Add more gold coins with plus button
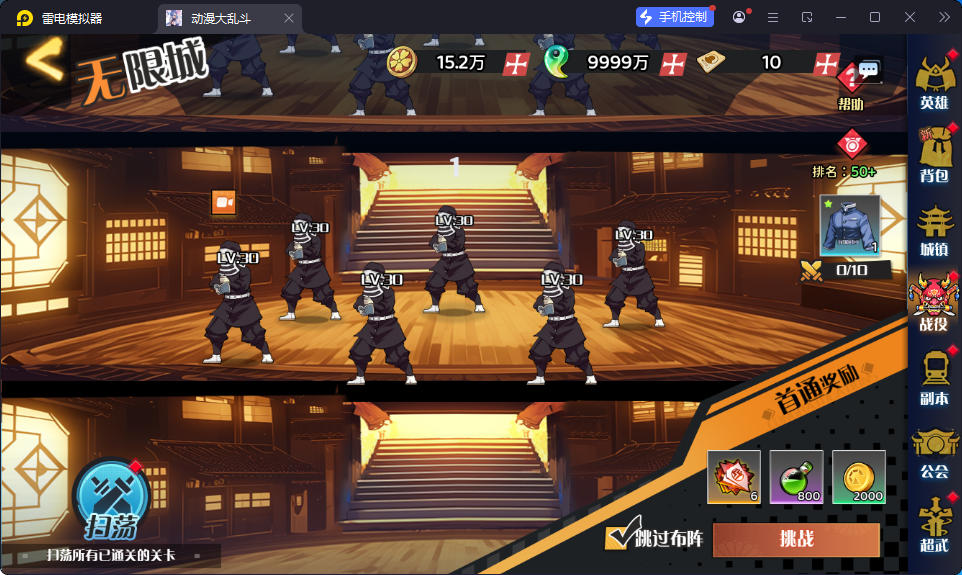Viewport: 962px width, 575px height. (x=516, y=63)
